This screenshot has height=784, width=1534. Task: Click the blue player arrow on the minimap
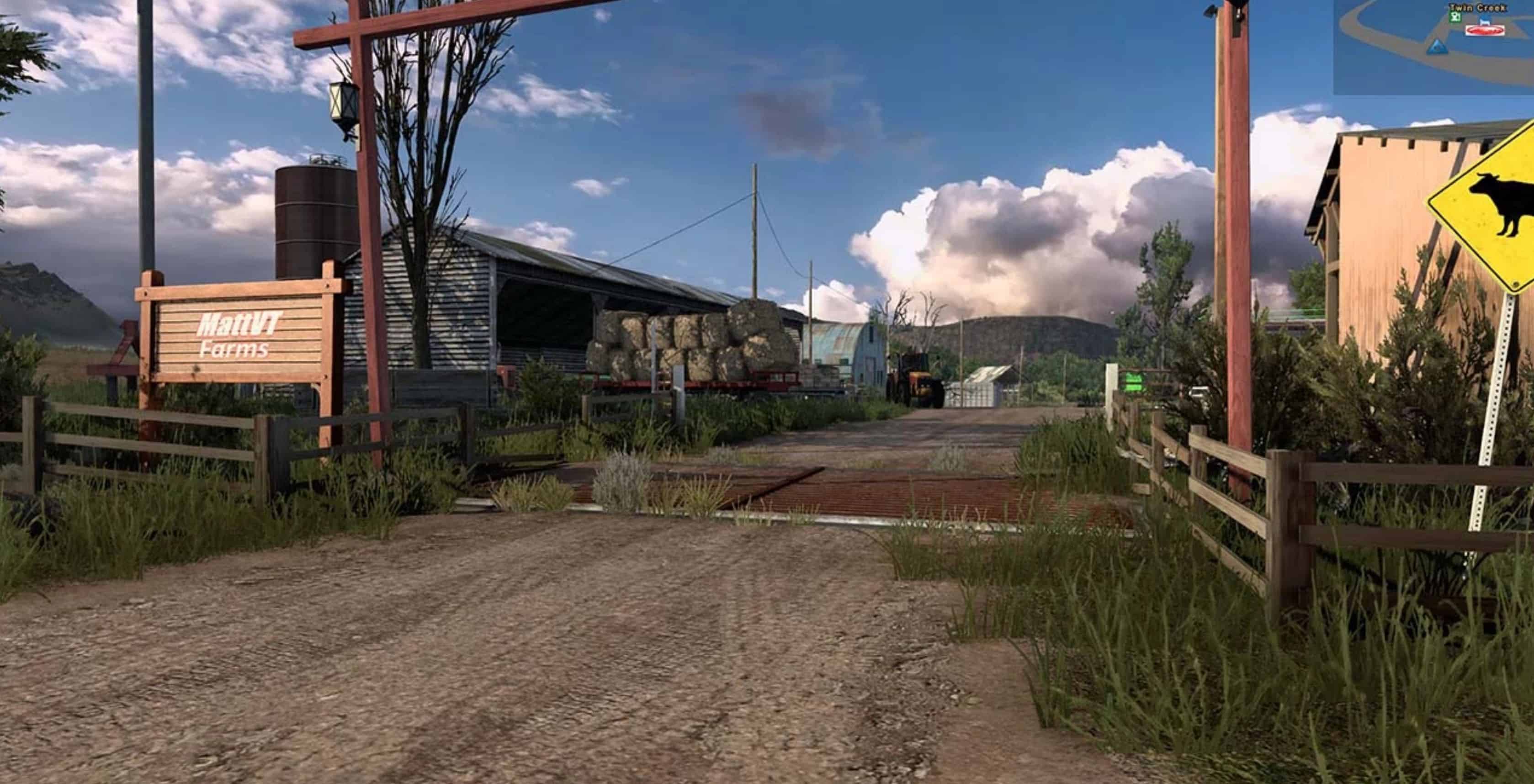[1437, 48]
